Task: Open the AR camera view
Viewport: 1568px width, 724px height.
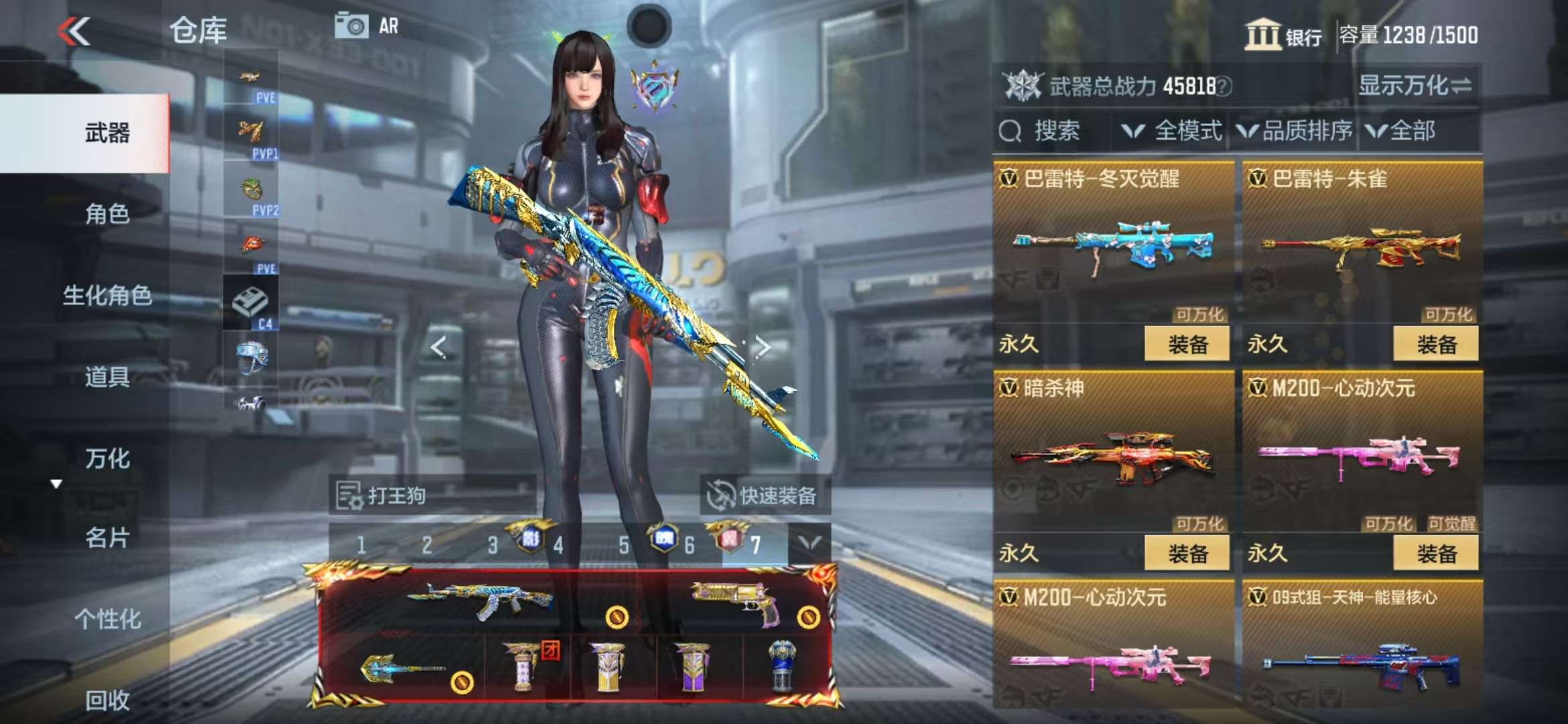Action: click(367, 27)
